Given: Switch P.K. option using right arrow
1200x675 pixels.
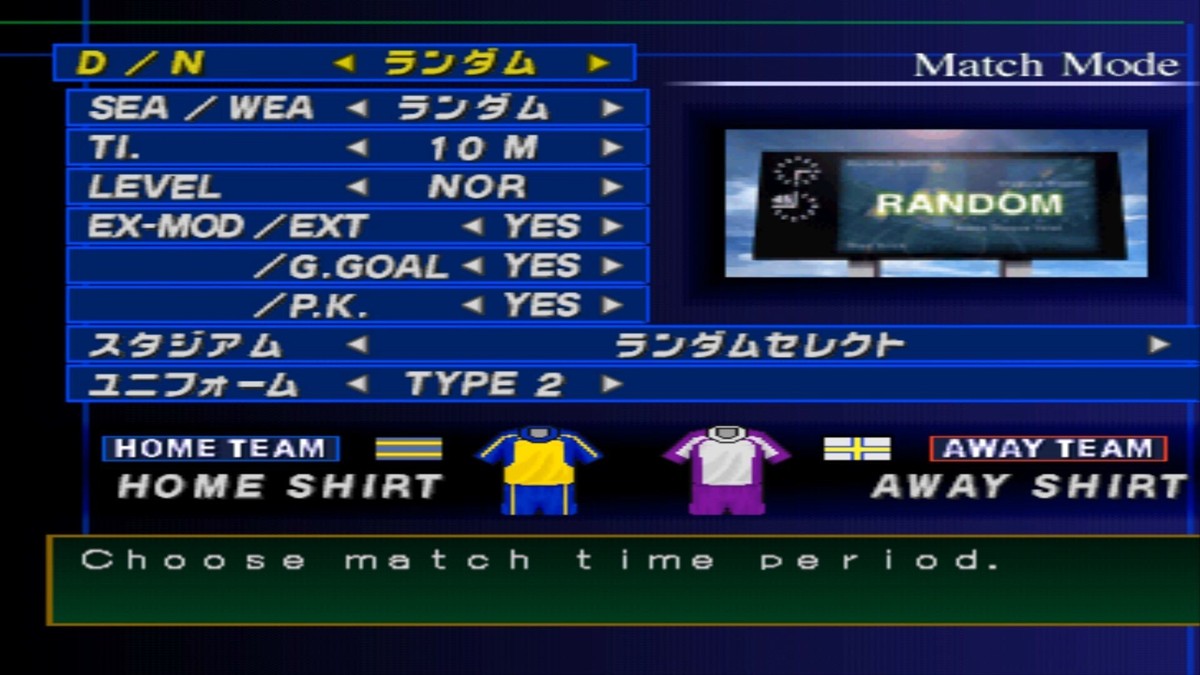Looking at the screenshot, I should [612, 305].
